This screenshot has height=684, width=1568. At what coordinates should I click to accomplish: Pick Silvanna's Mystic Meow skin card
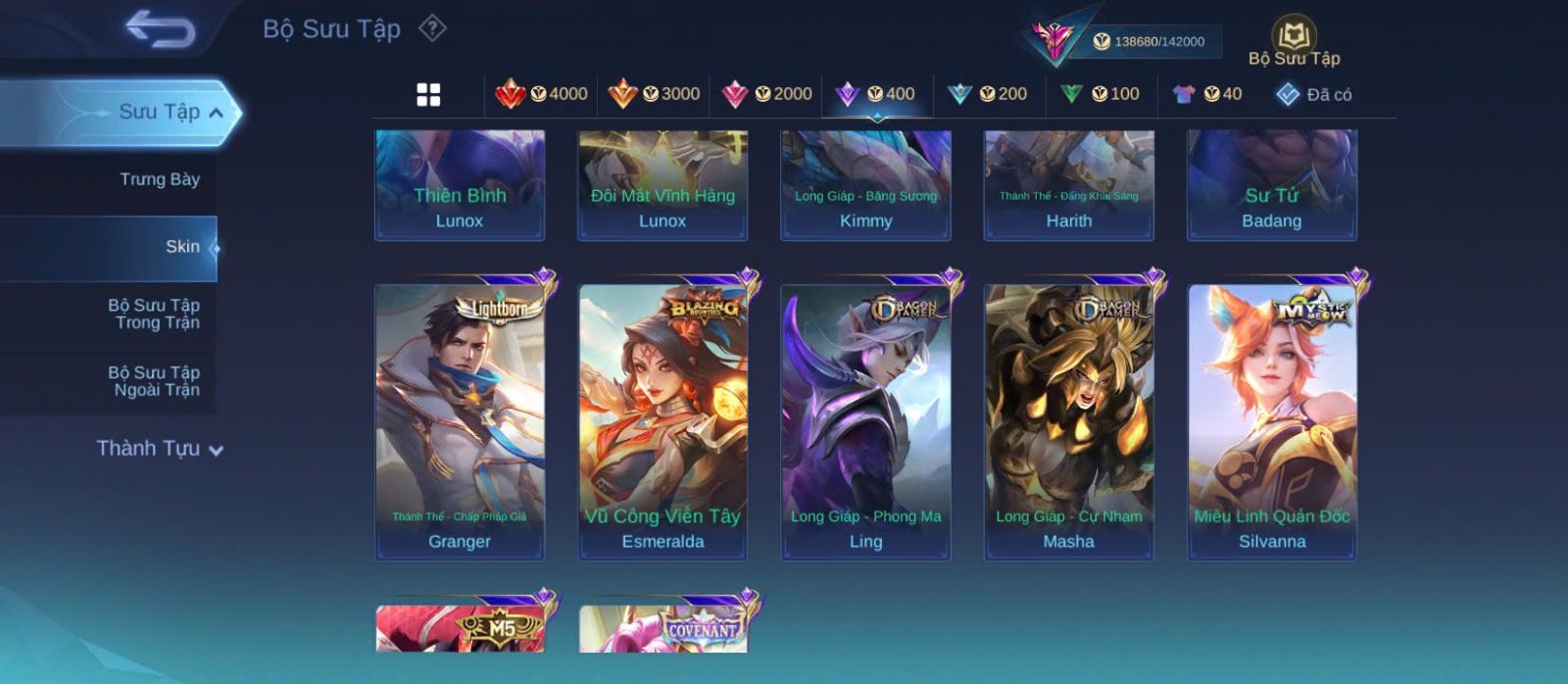coord(1272,422)
